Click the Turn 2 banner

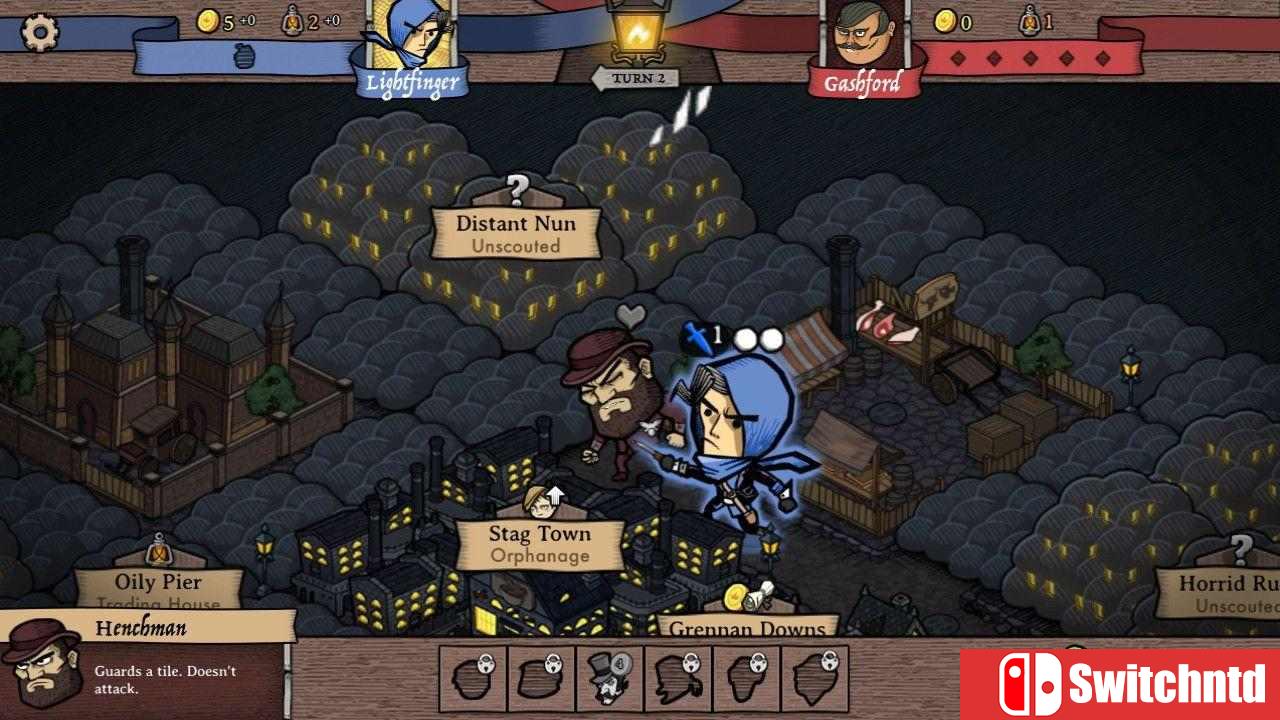click(637, 76)
